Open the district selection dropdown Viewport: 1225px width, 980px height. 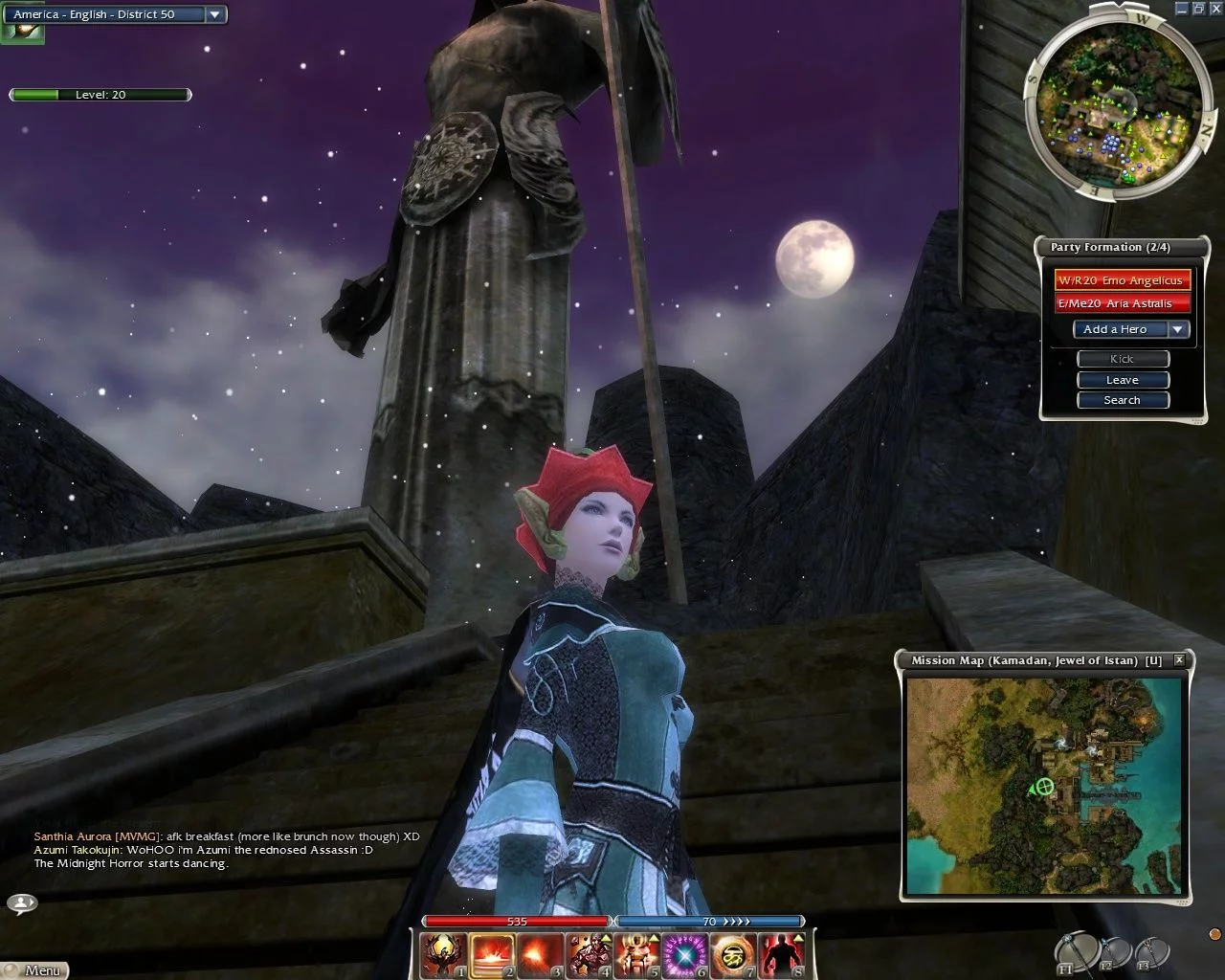click(215, 14)
